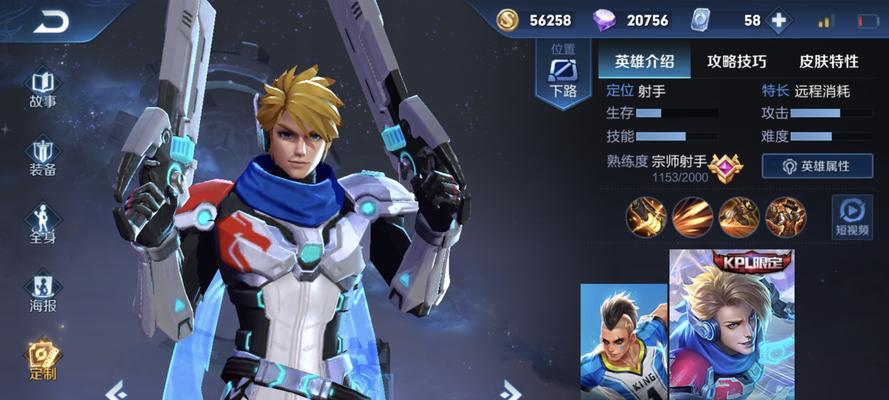Image resolution: width=889 pixels, height=400 pixels.
Task: Choose the football jersey skin thumbnail
Action: click(x=624, y=342)
